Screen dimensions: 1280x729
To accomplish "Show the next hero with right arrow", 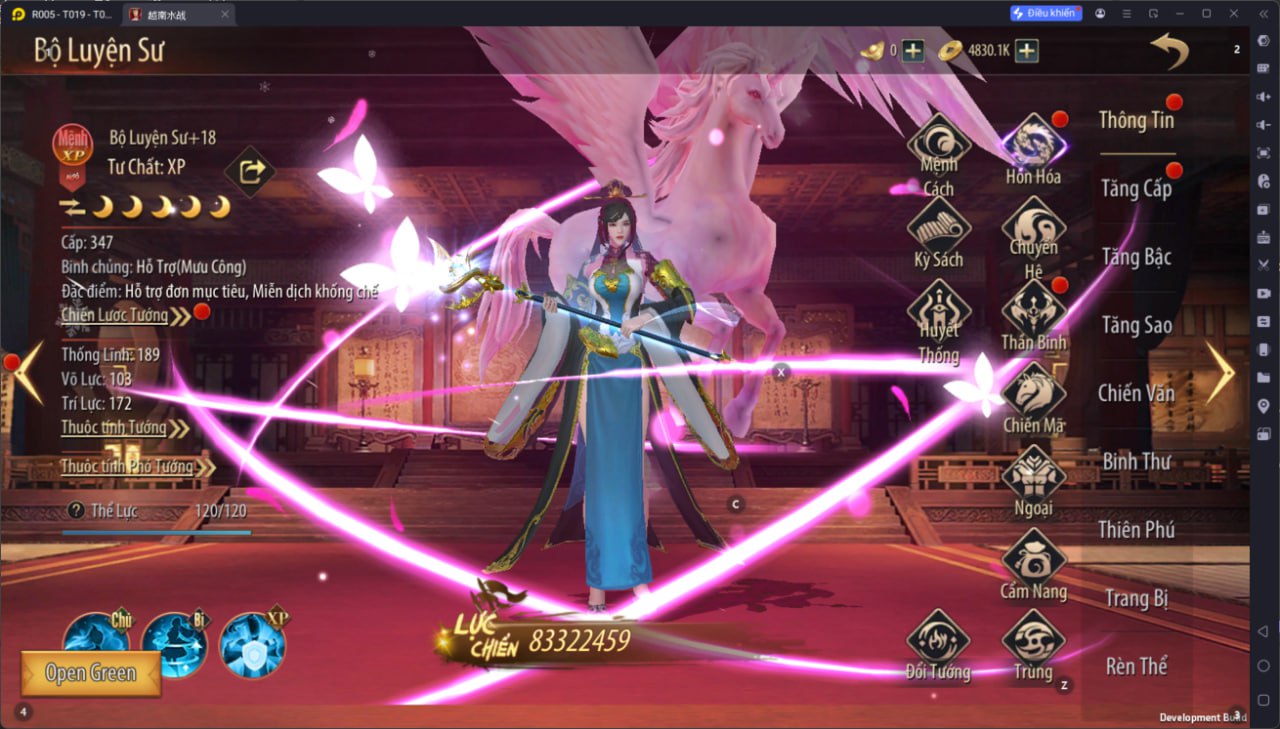I will pos(1220,373).
